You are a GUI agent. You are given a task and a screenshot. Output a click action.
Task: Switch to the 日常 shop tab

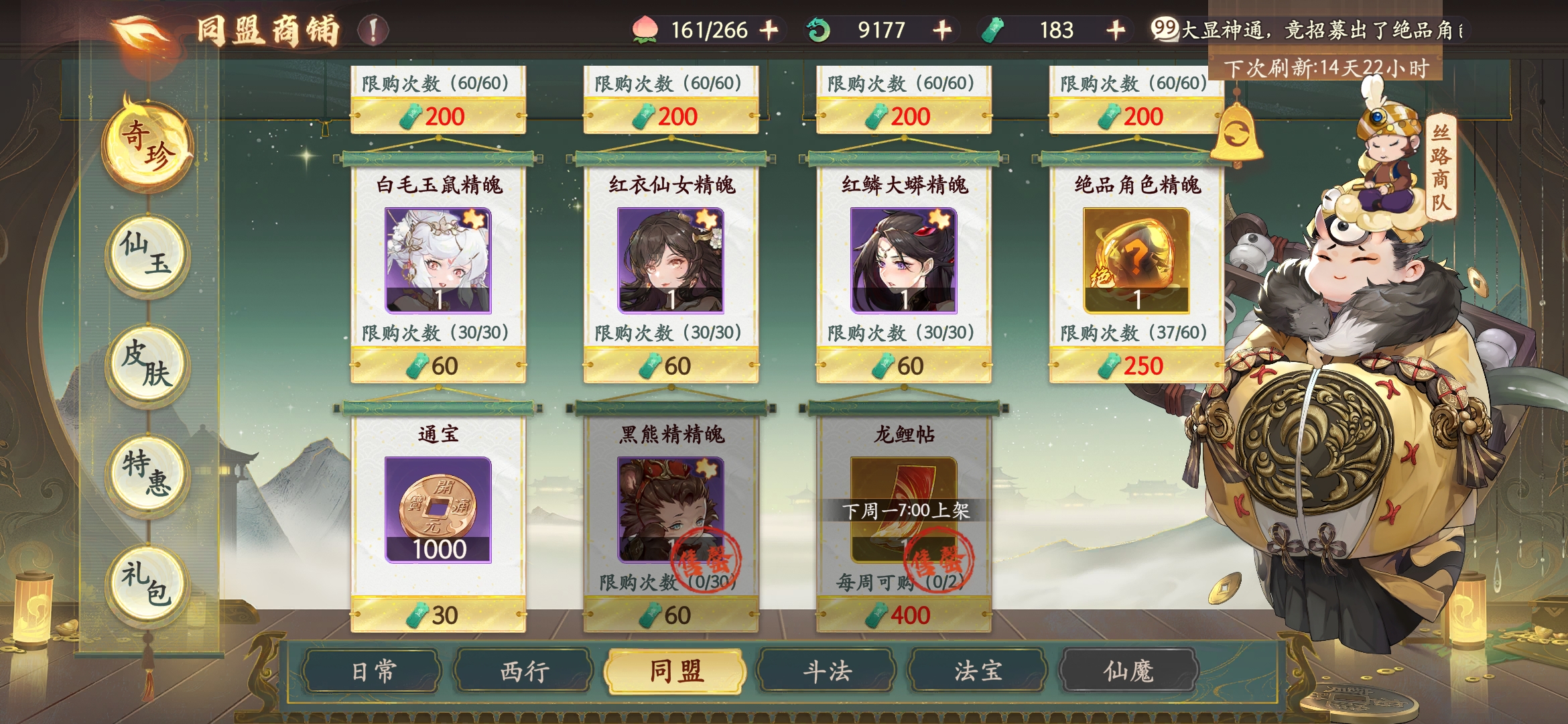pyautogui.click(x=373, y=671)
